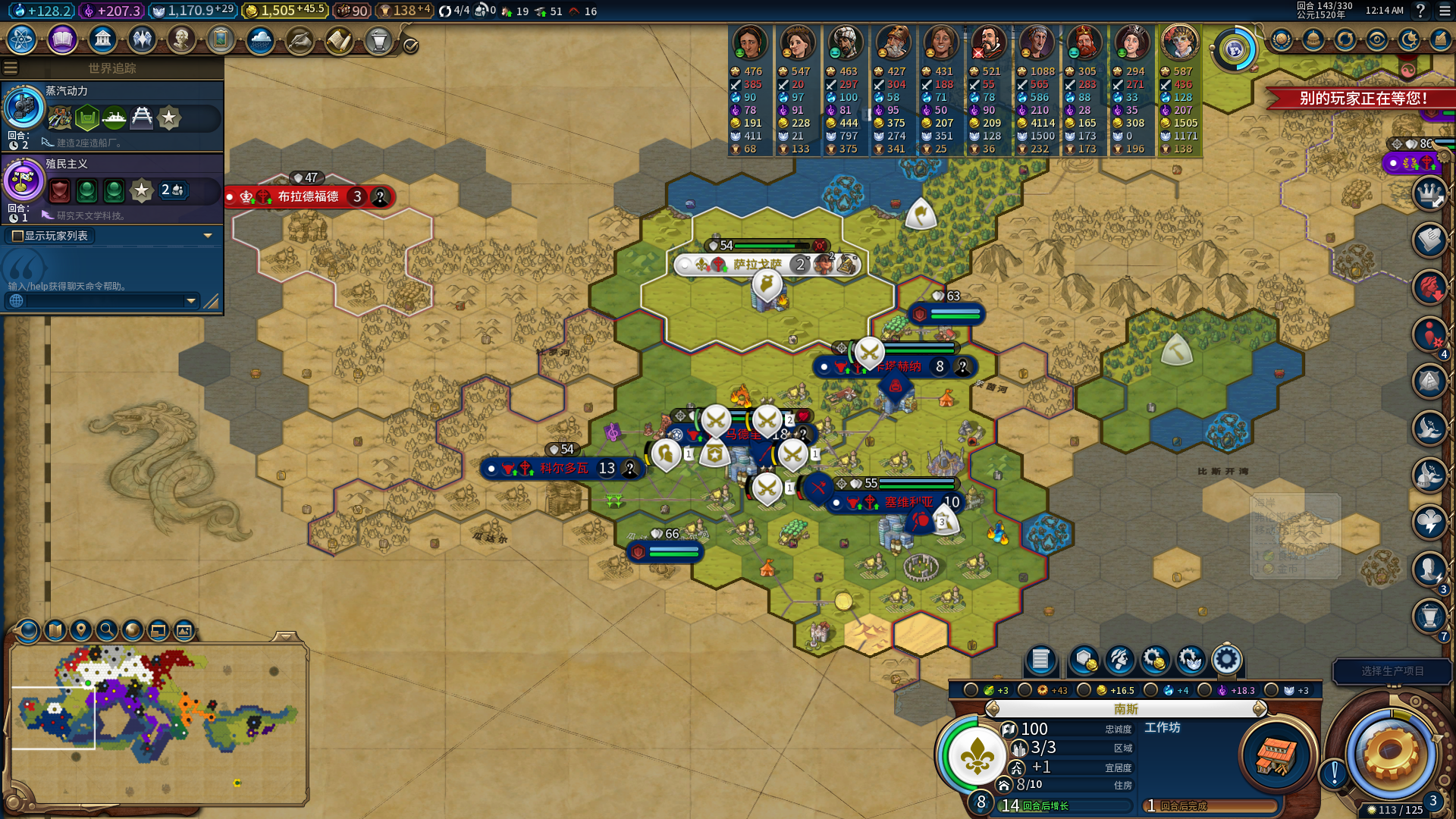Select the 科尔多瓦 city banner
The width and height of the screenshot is (1456, 819).
563,468
